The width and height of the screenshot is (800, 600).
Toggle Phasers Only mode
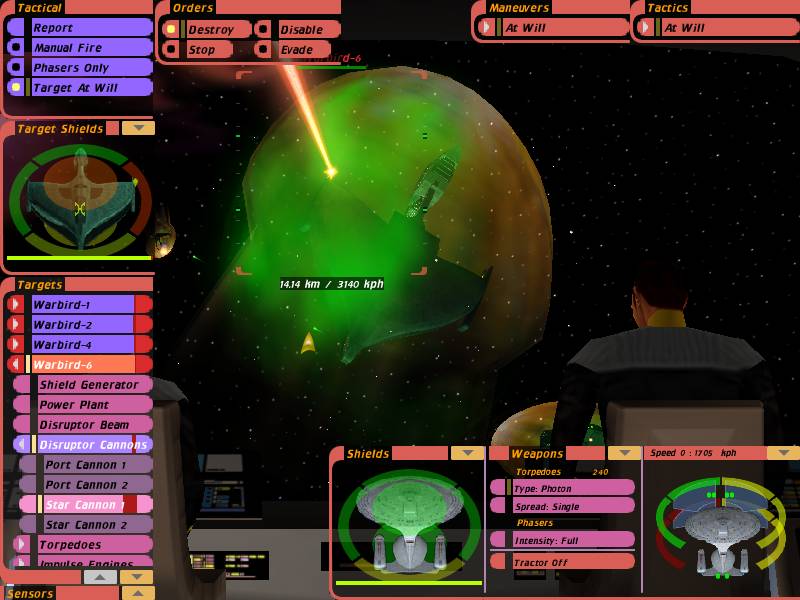click(x=80, y=68)
